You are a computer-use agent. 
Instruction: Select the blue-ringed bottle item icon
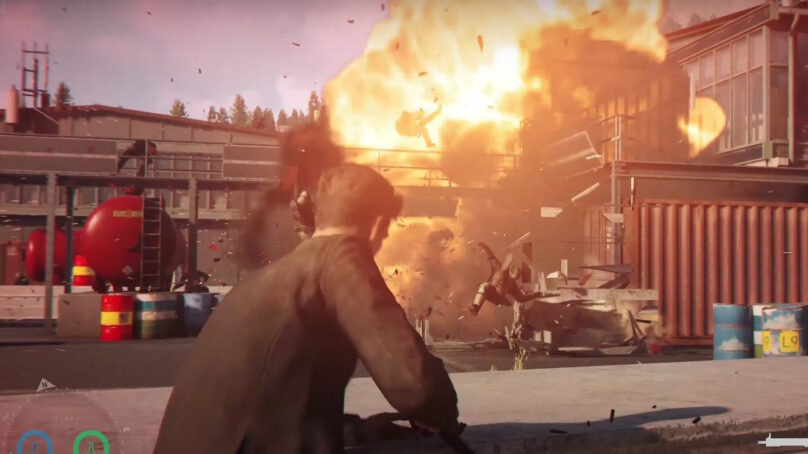point(35,443)
